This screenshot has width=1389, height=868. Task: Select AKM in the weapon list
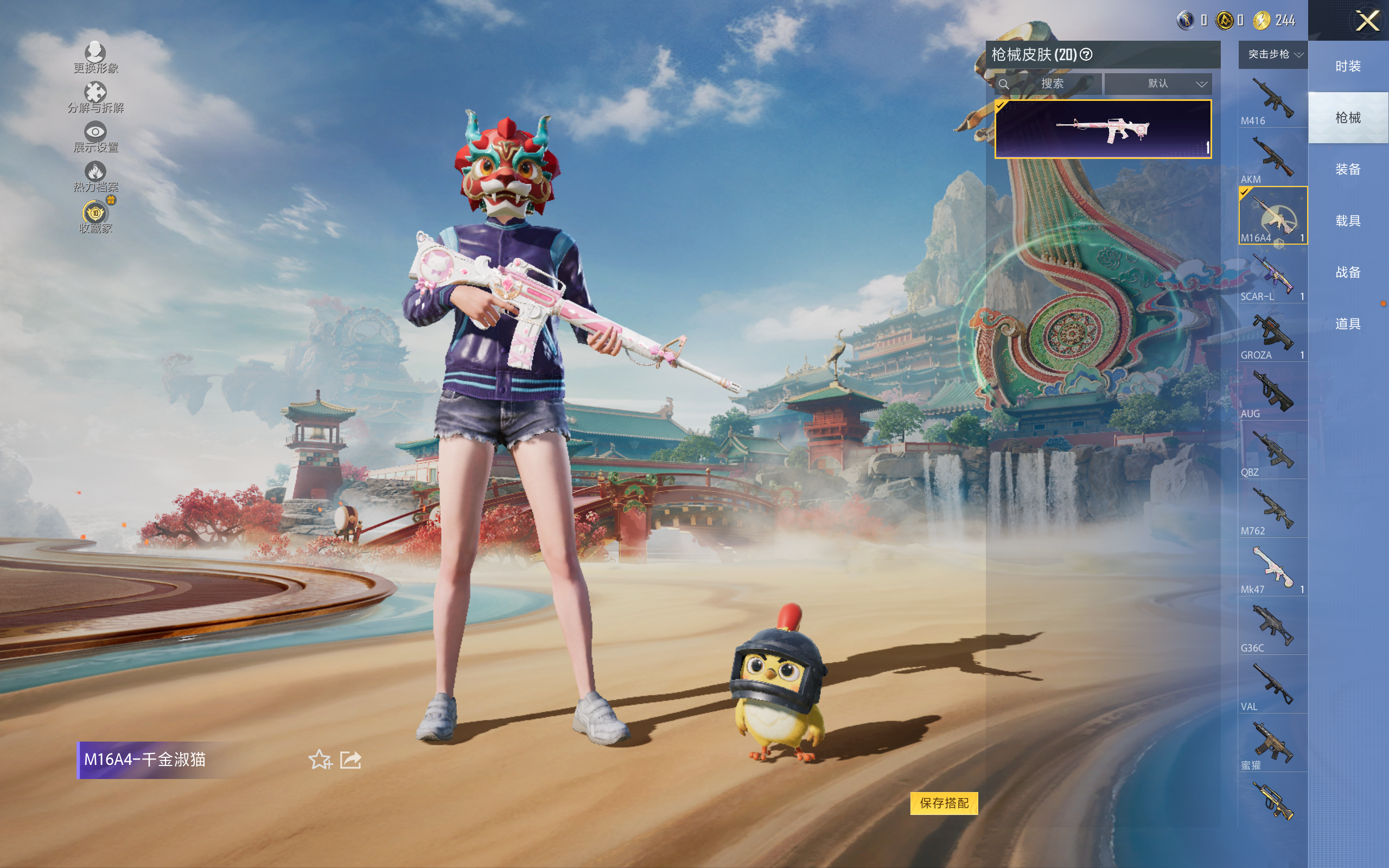click(1272, 158)
